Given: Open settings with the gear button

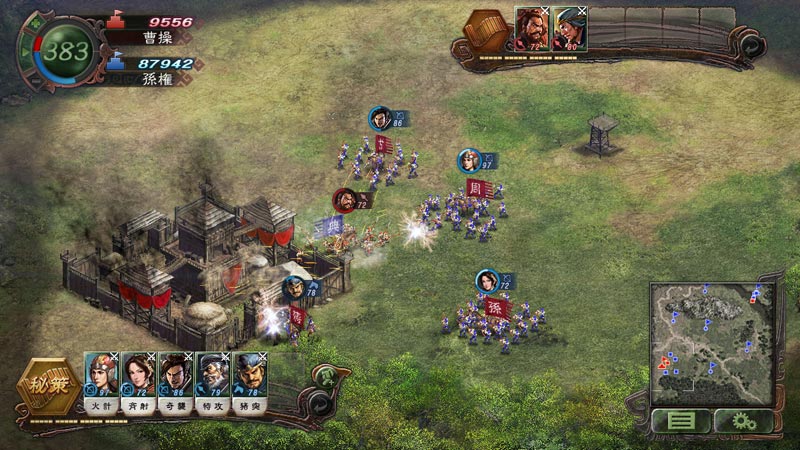Looking at the screenshot, I should coord(739,421).
